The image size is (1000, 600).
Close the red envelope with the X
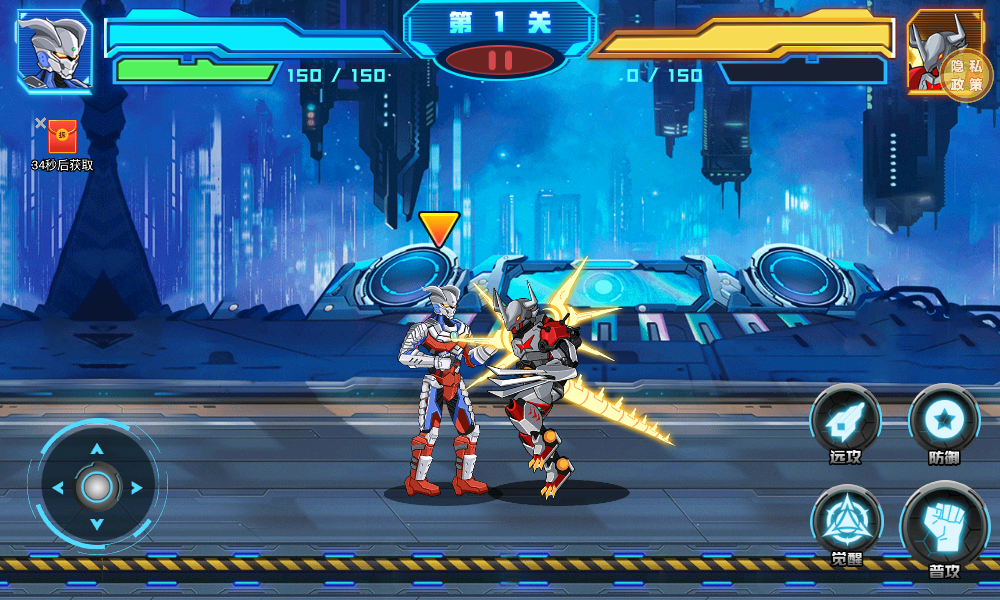pyautogui.click(x=40, y=123)
